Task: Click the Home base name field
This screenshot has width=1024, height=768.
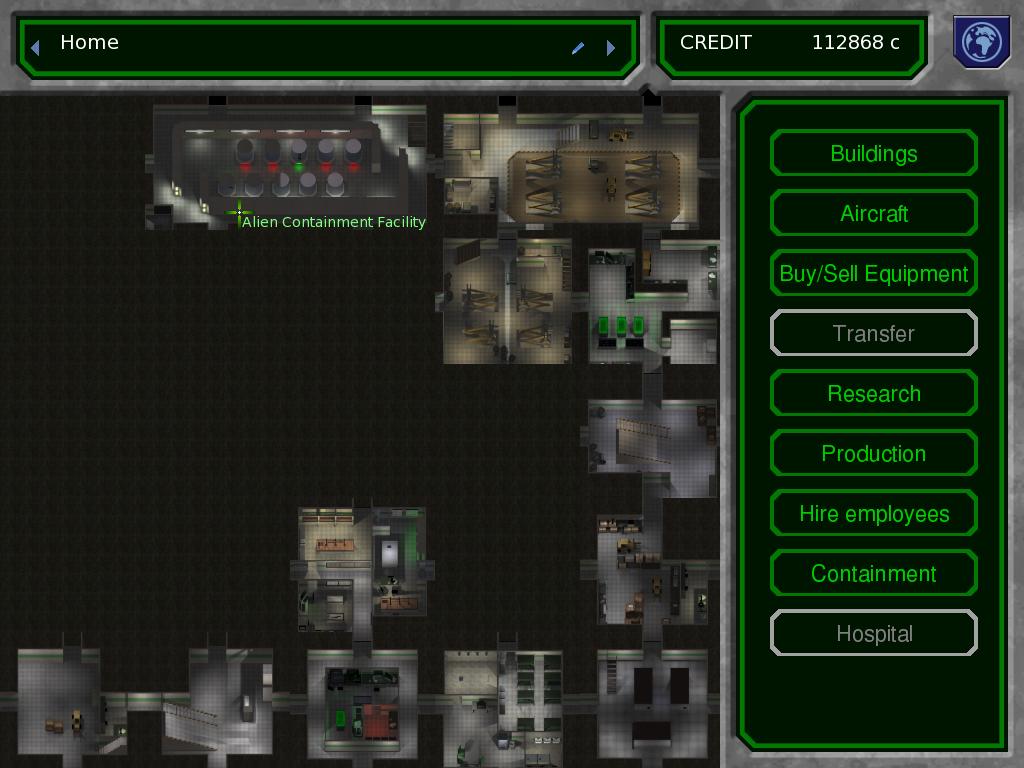Action: 300,43
